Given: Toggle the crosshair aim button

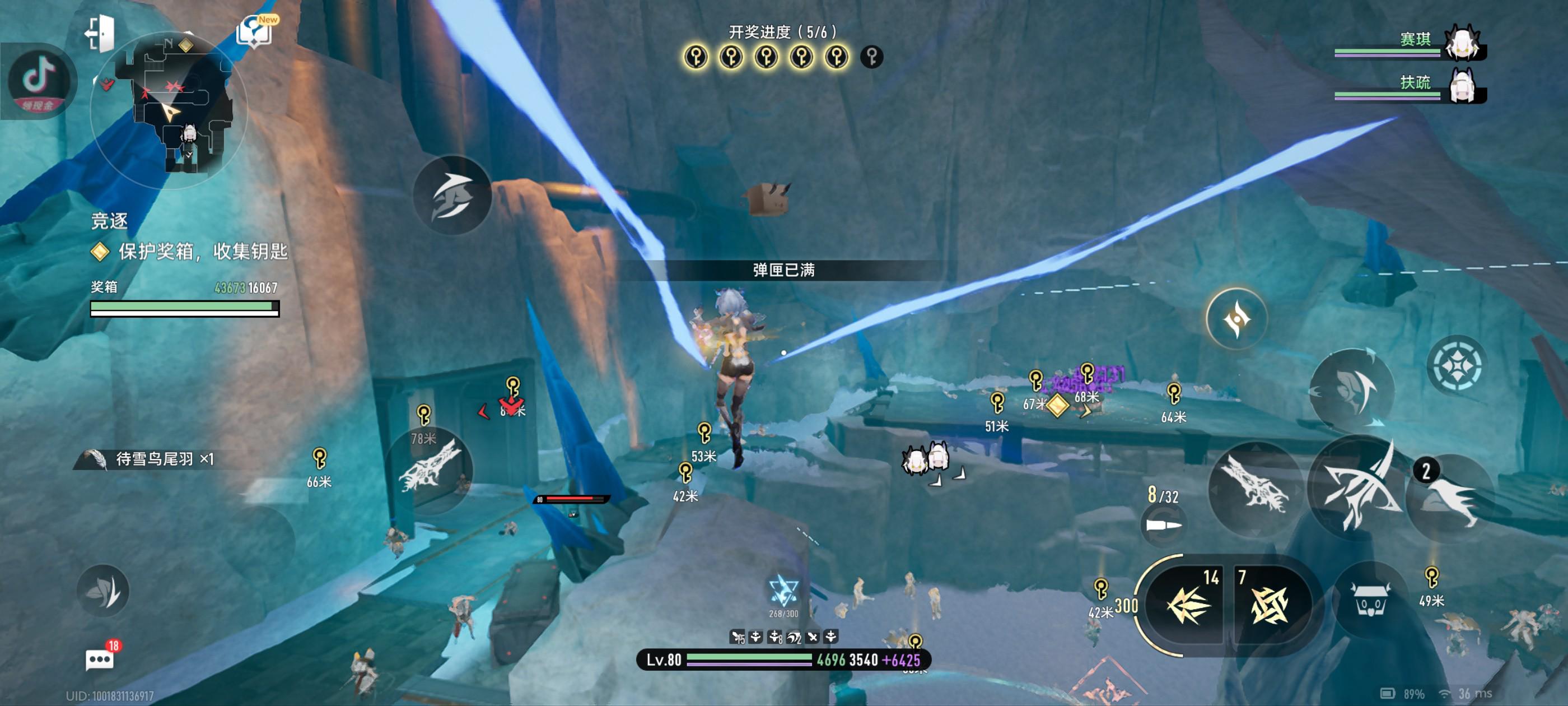Looking at the screenshot, I should pyautogui.click(x=1457, y=366).
